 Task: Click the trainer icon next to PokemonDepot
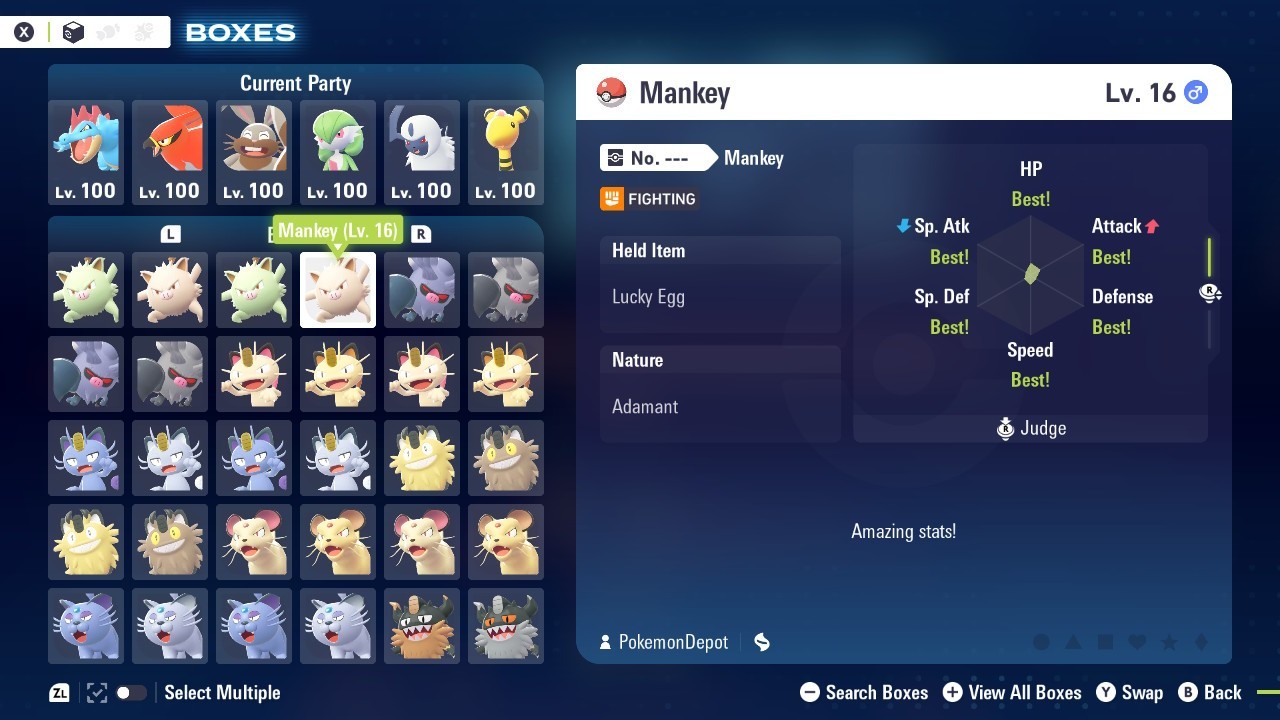click(x=608, y=642)
